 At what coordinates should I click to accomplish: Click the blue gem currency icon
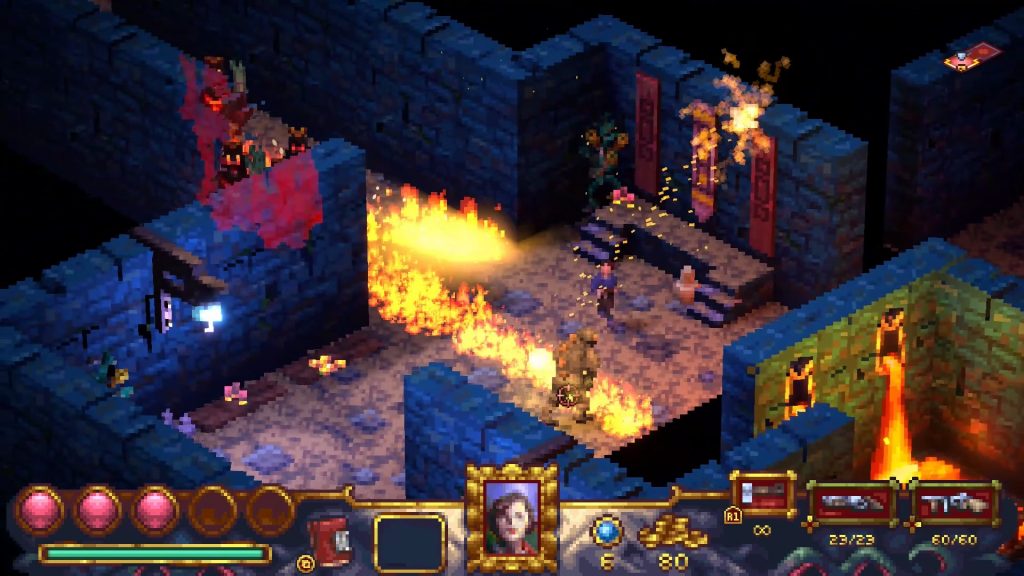[x=607, y=530]
